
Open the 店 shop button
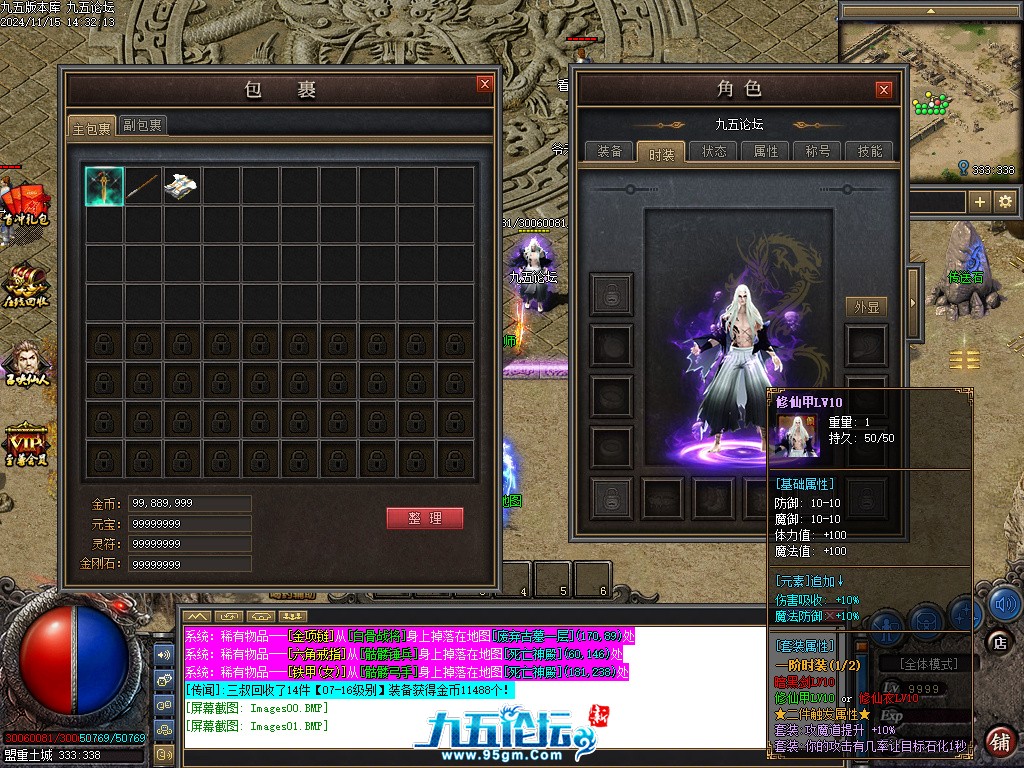pyautogui.click(x=998, y=641)
